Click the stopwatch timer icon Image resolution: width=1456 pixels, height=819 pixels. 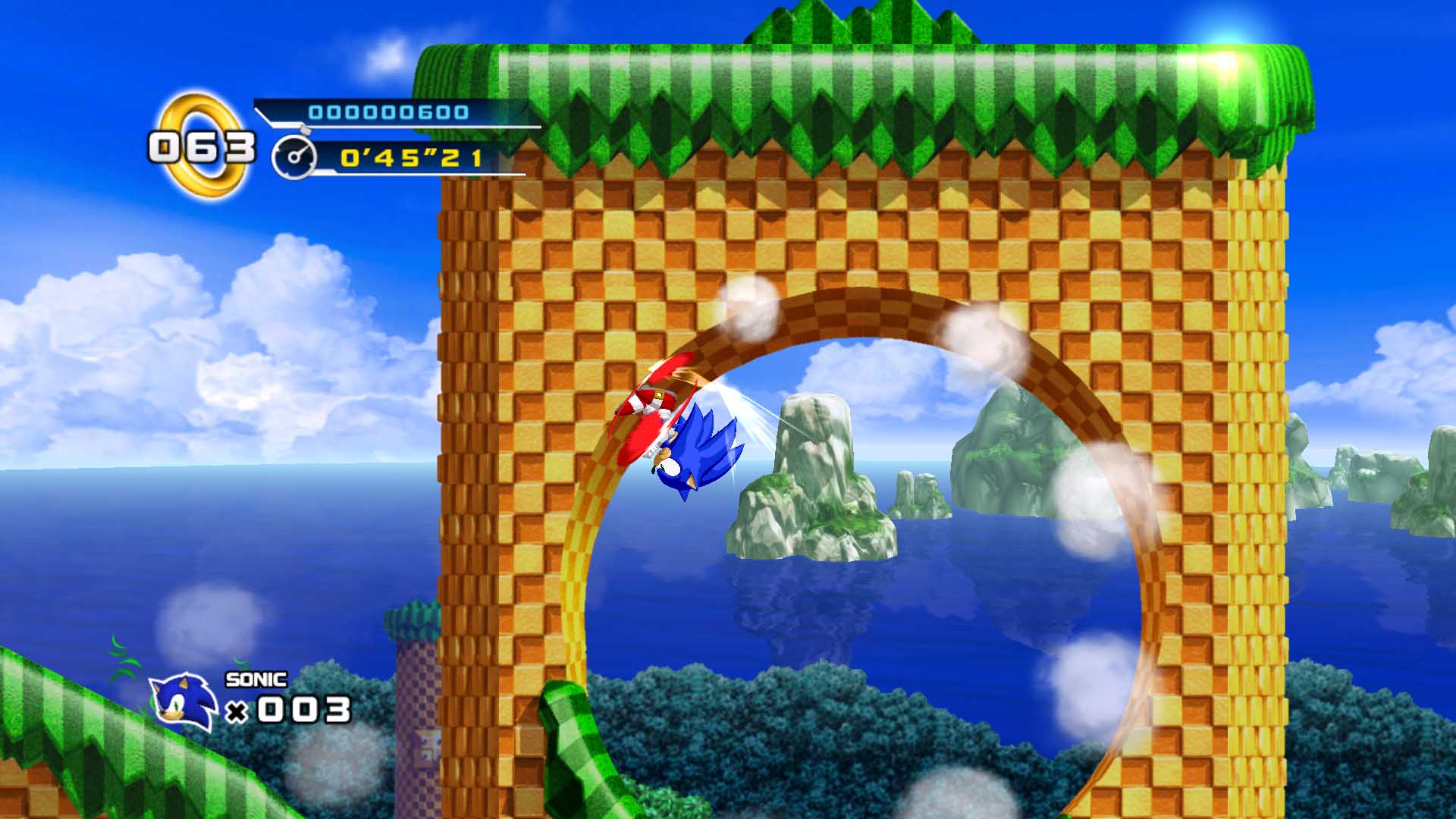tap(294, 157)
